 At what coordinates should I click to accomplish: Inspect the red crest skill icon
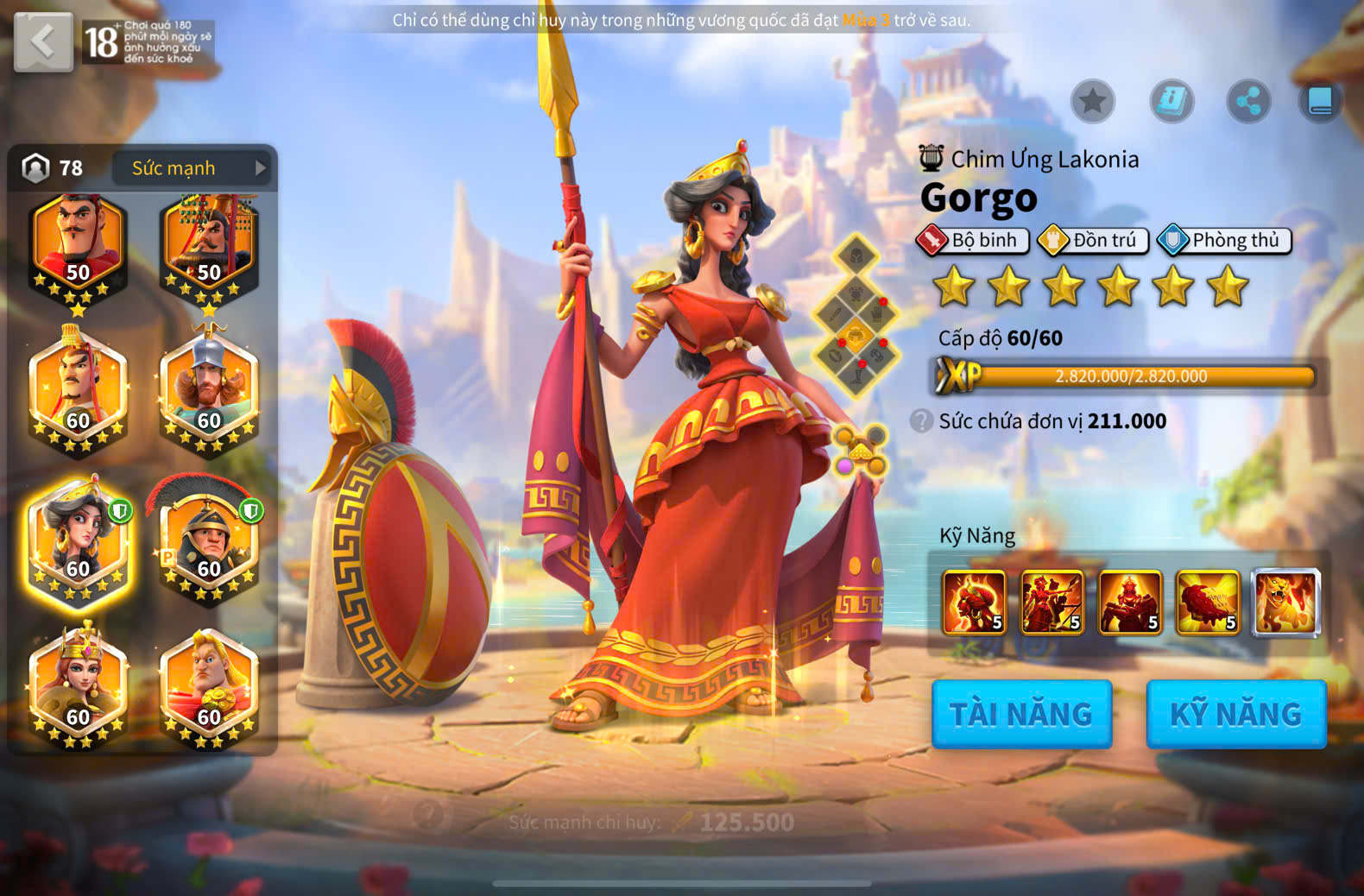[x=1208, y=603]
